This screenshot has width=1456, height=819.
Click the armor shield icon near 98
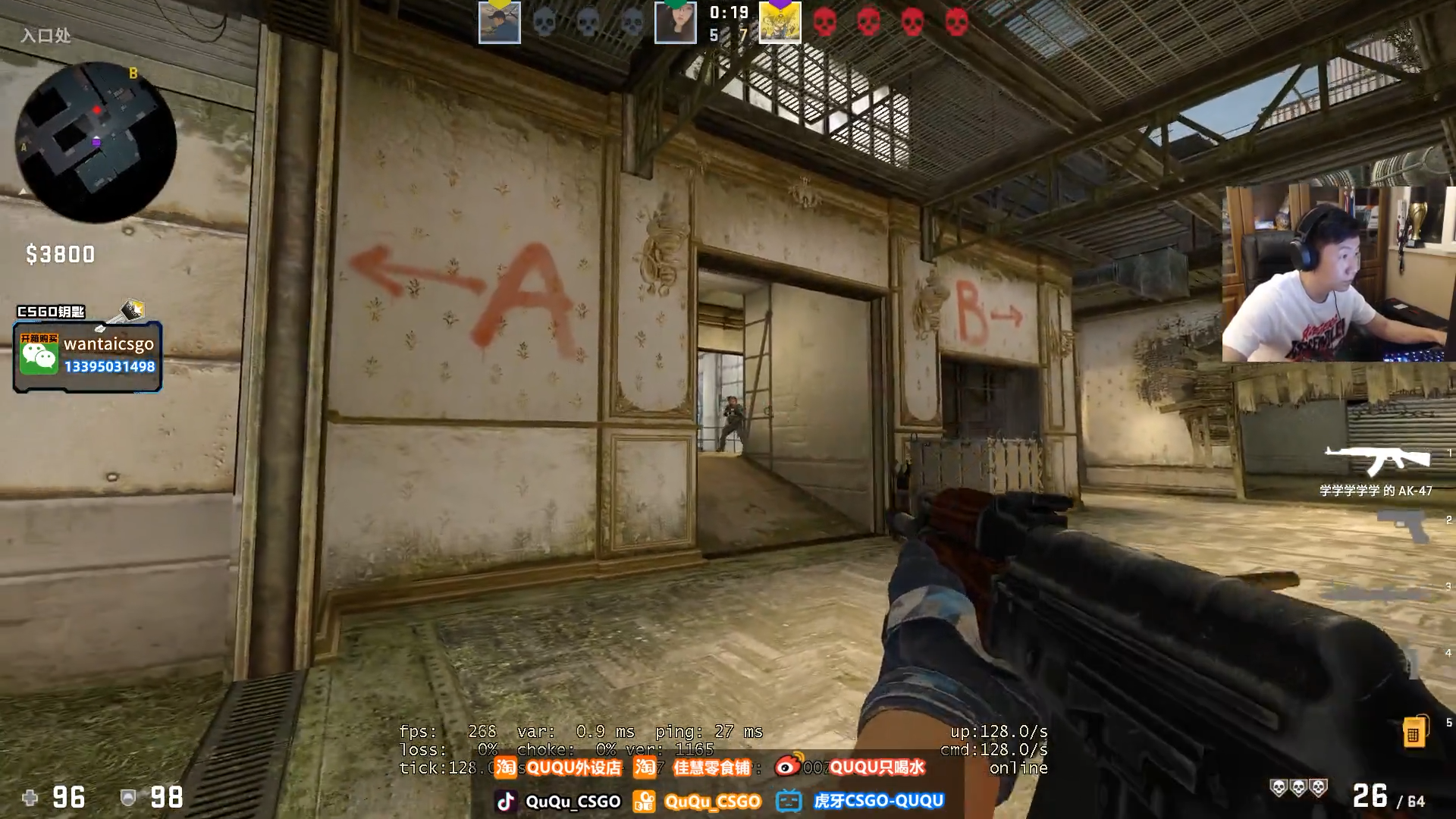130,798
